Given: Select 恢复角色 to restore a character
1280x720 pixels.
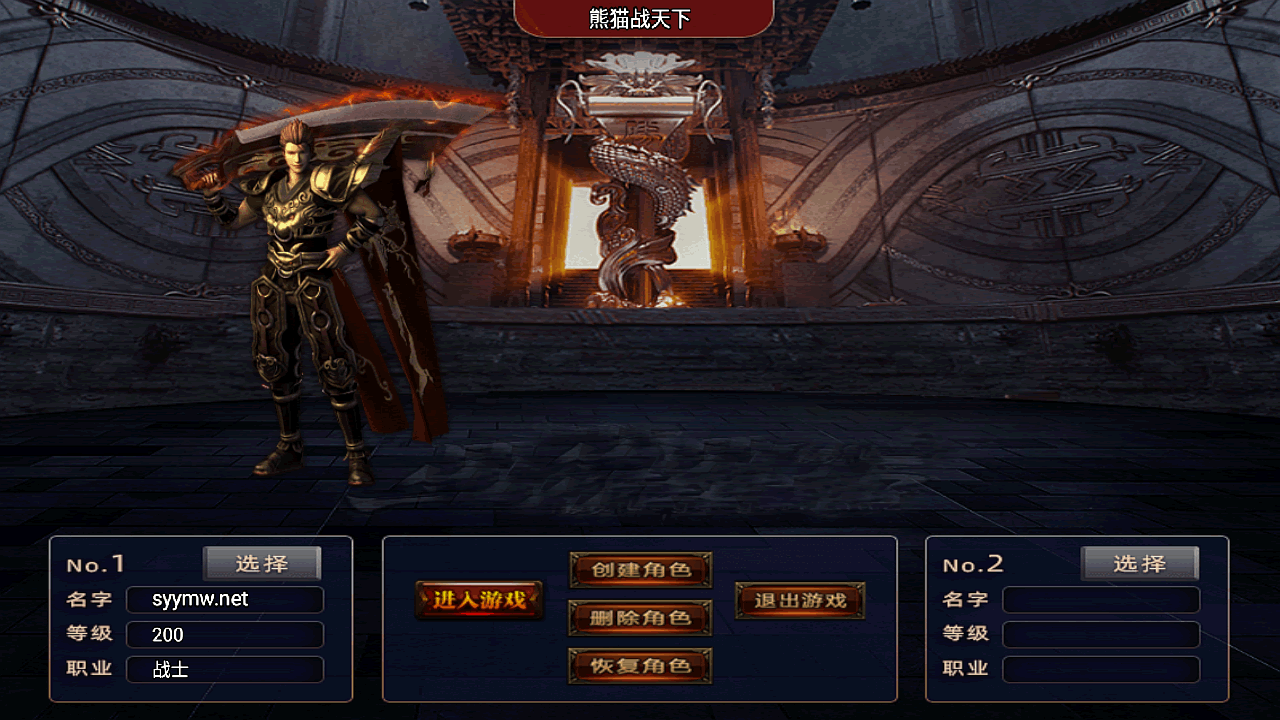Looking at the screenshot, I should (x=640, y=666).
